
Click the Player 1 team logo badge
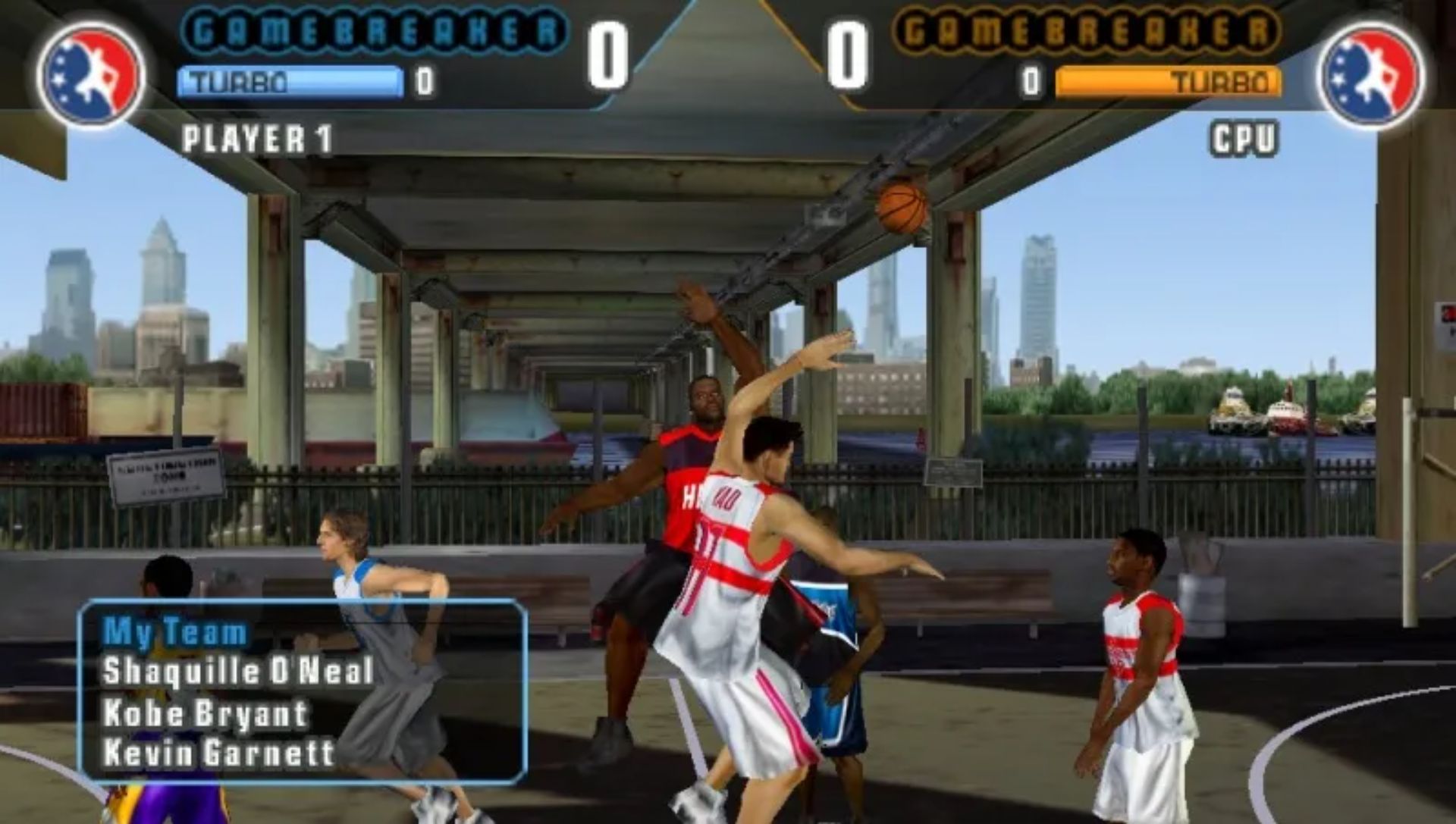[91, 74]
